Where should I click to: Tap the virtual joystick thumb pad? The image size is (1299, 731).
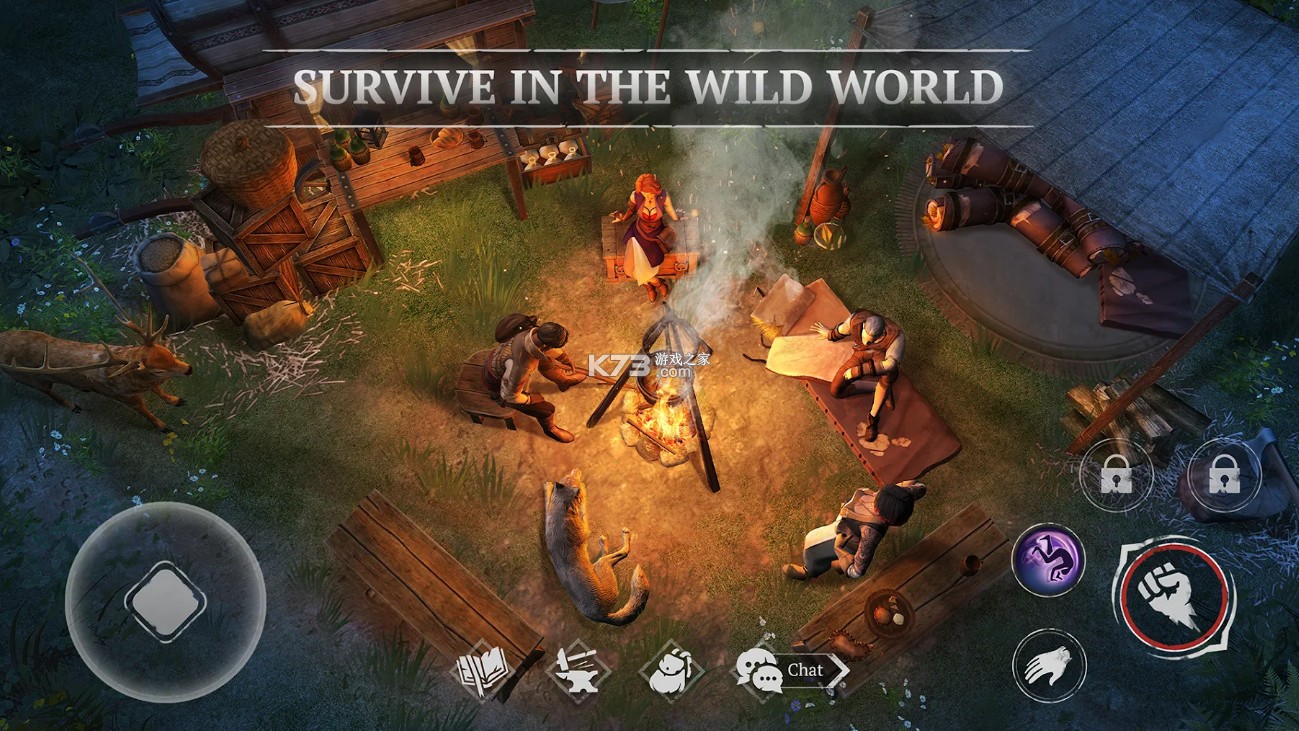pos(165,601)
